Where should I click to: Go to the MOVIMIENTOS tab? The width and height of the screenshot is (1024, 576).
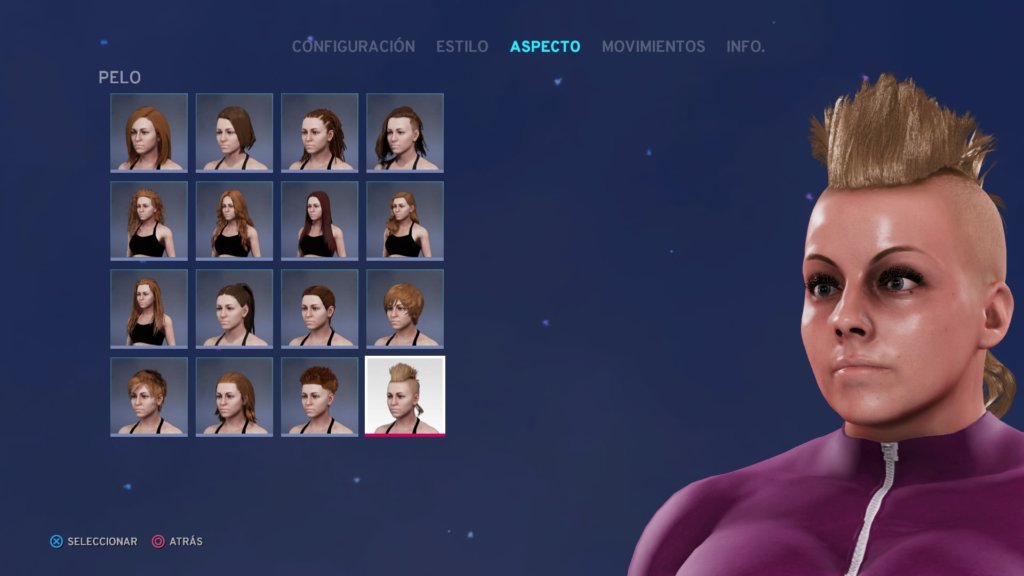(x=653, y=47)
